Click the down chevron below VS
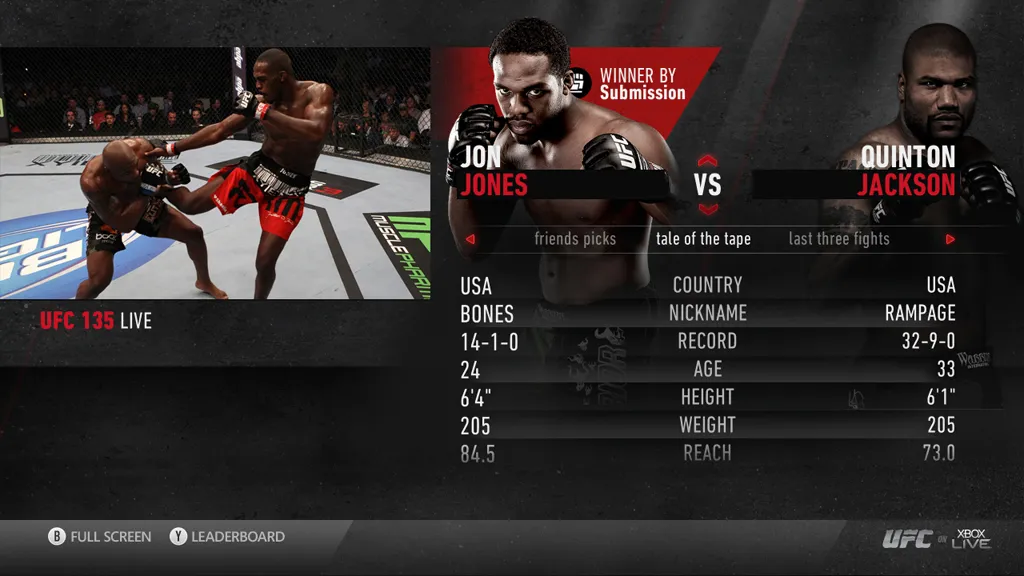This screenshot has height=576, width=1024. [708, 209]
